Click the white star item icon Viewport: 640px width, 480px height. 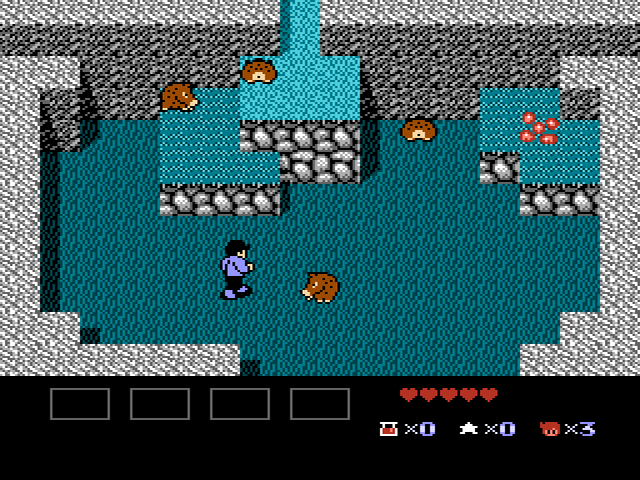(x=468, y=429)
